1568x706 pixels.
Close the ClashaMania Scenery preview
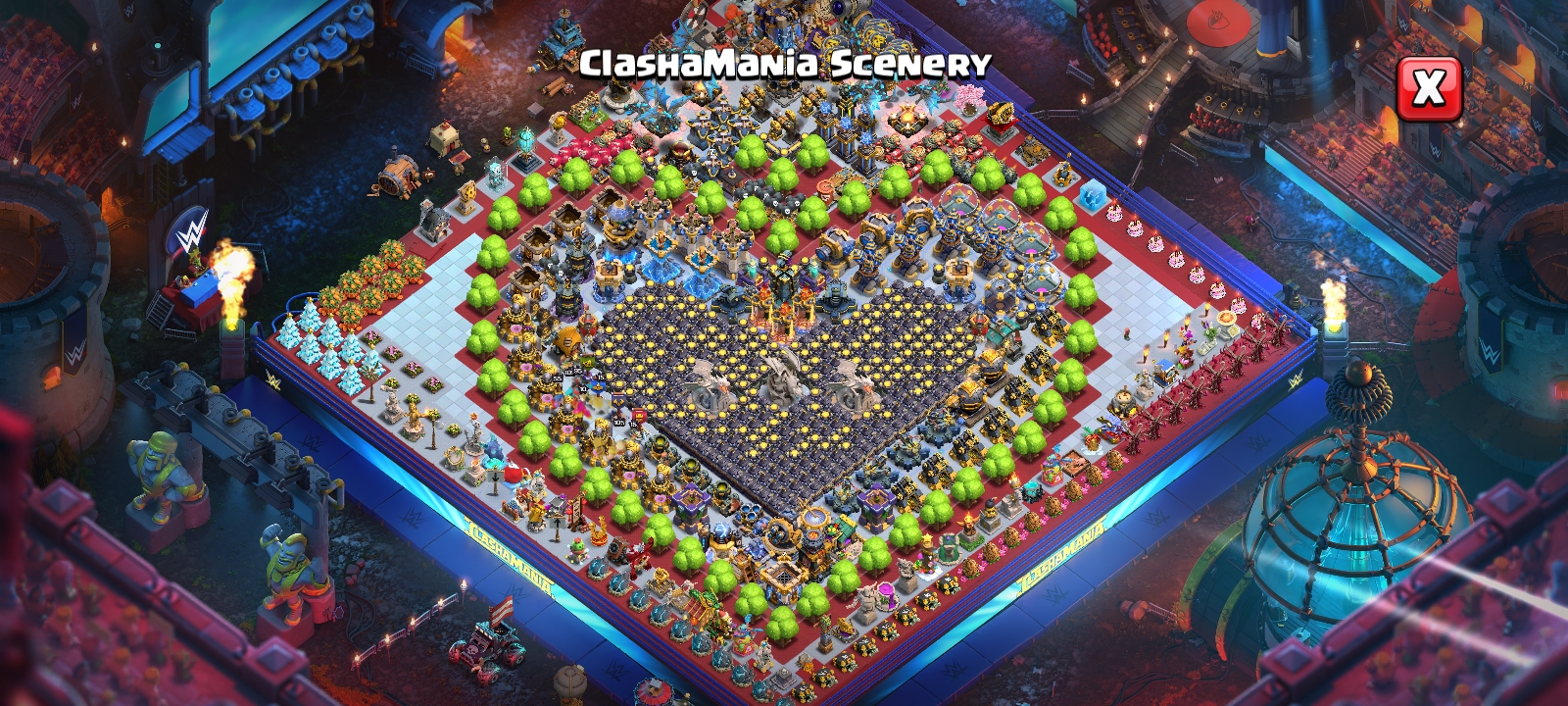[x=1428, y=89]
